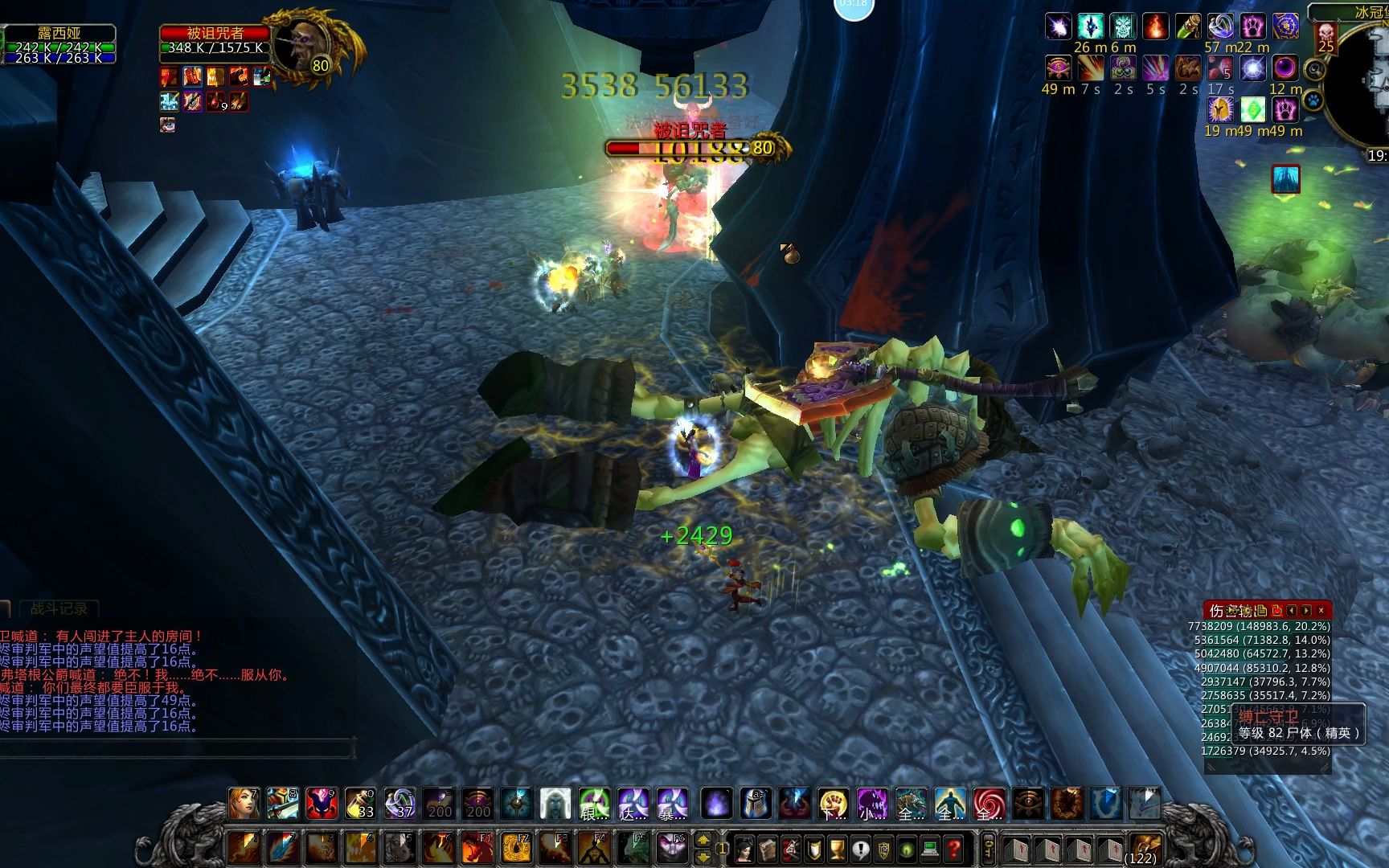Use the potion stack showing 33
Image resolution: width=1389 pixels, height=868 pixels.
[x=360, y=803]
